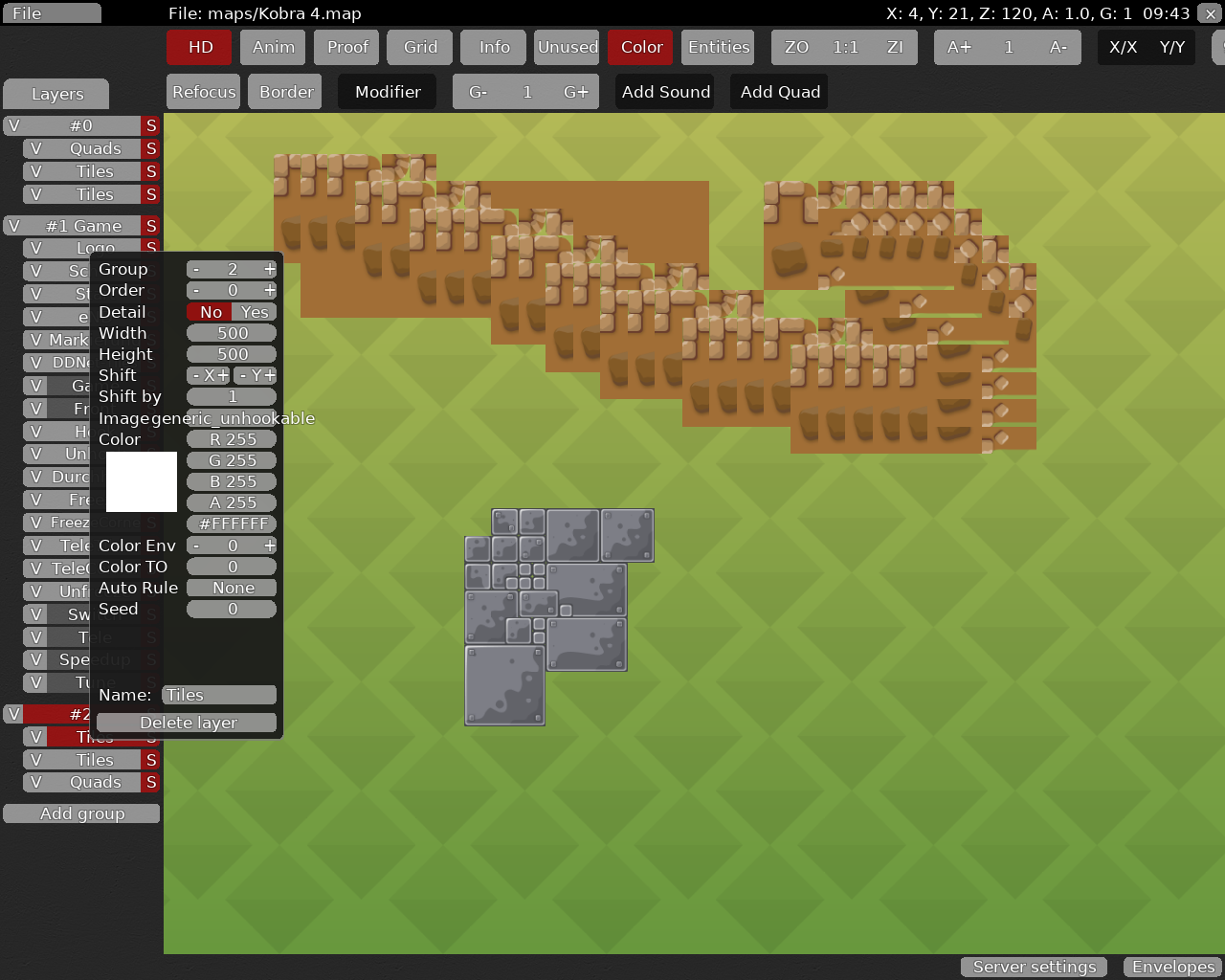The height and width of the screenshot is (980, 1225).
Task: Speed up animation with the A+ button
Action: click(x=958, y=46)
